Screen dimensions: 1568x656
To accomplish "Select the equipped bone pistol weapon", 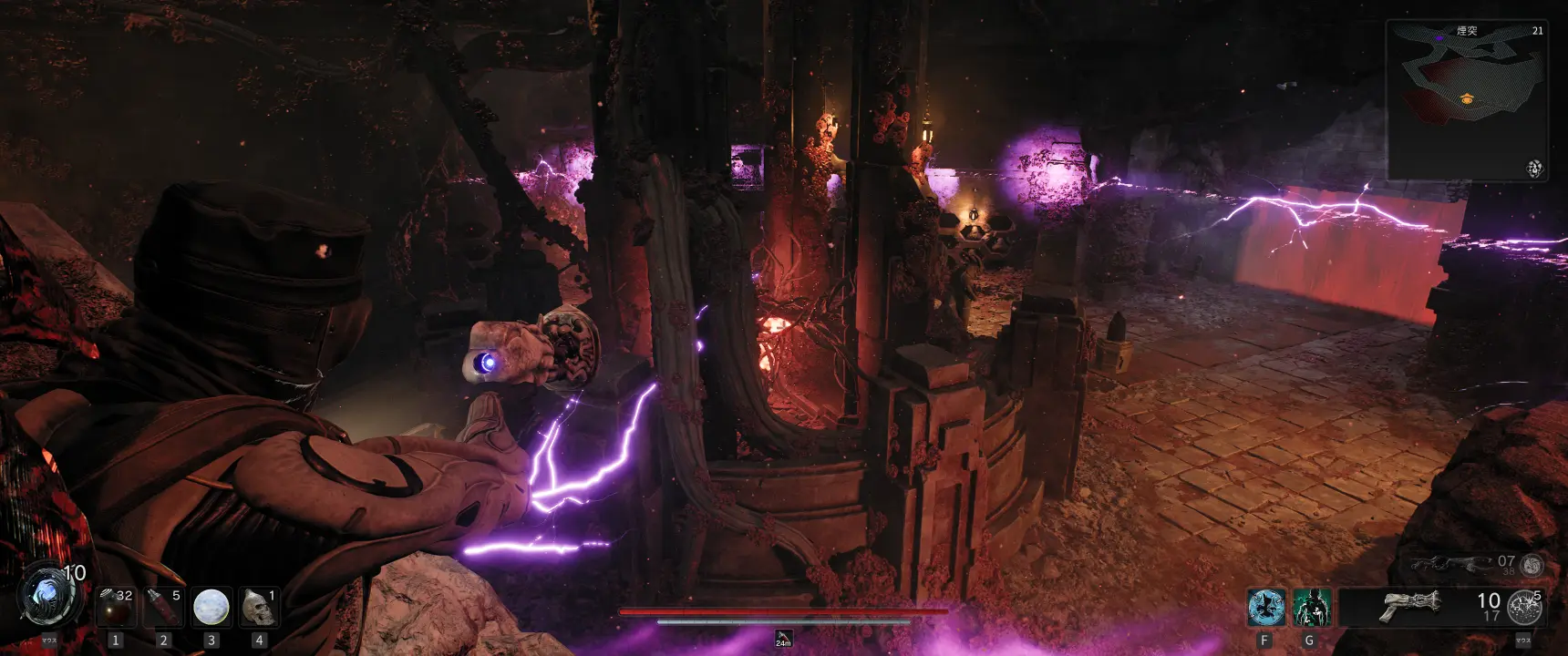I will tap(1409, 605).
